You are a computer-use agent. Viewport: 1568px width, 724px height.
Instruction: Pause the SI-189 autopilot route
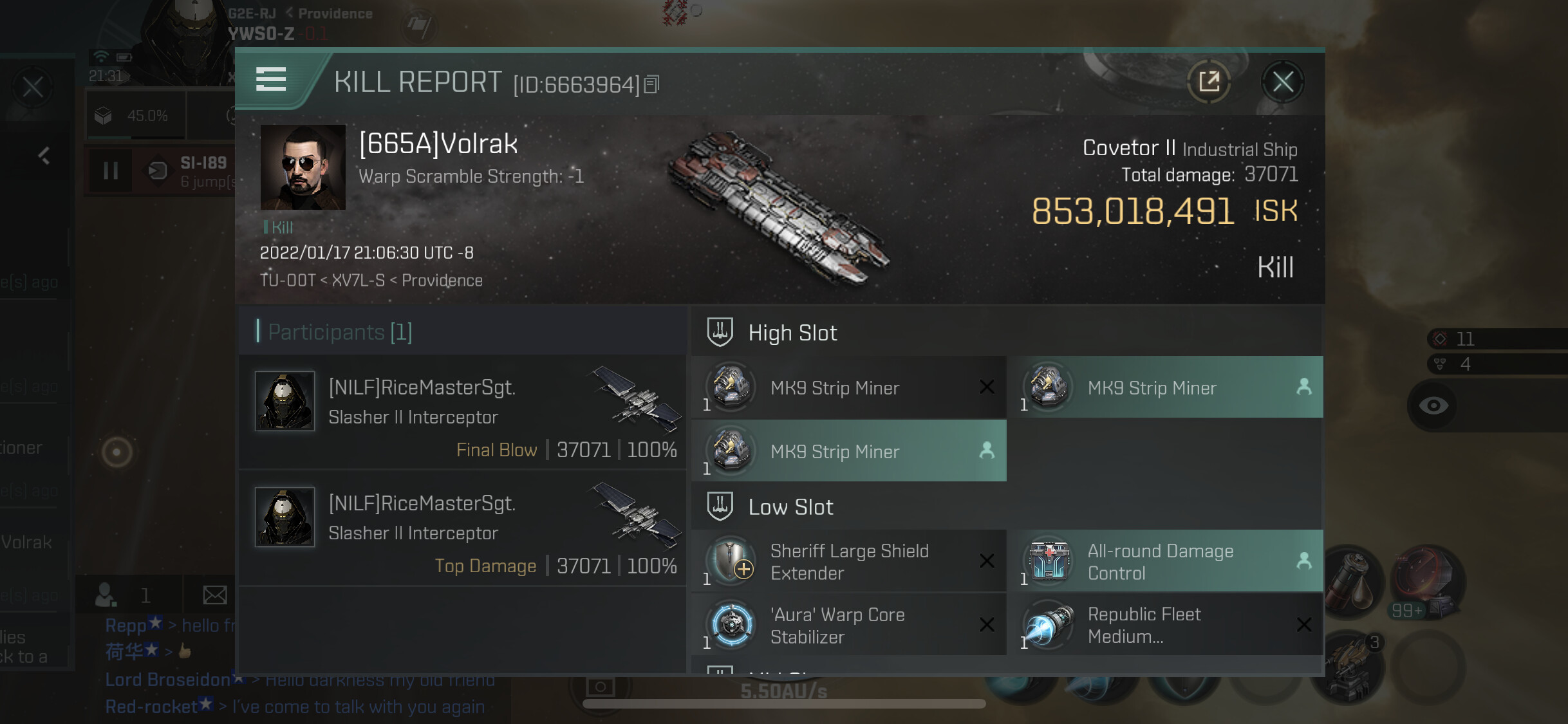tap(111, 171)
